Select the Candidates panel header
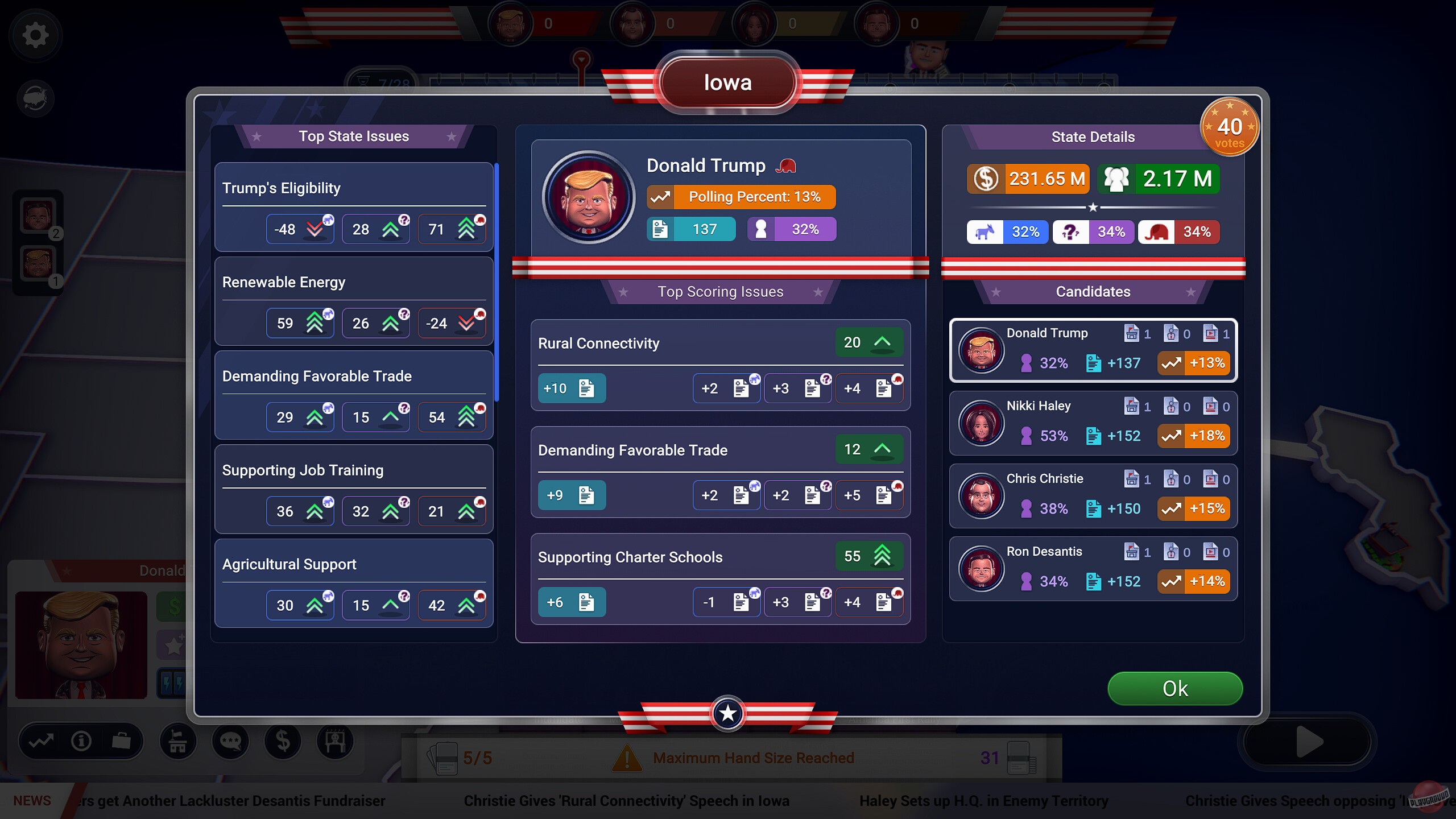The height and width of the screenshot is (819, 1456). click(x=1093, y=292)
